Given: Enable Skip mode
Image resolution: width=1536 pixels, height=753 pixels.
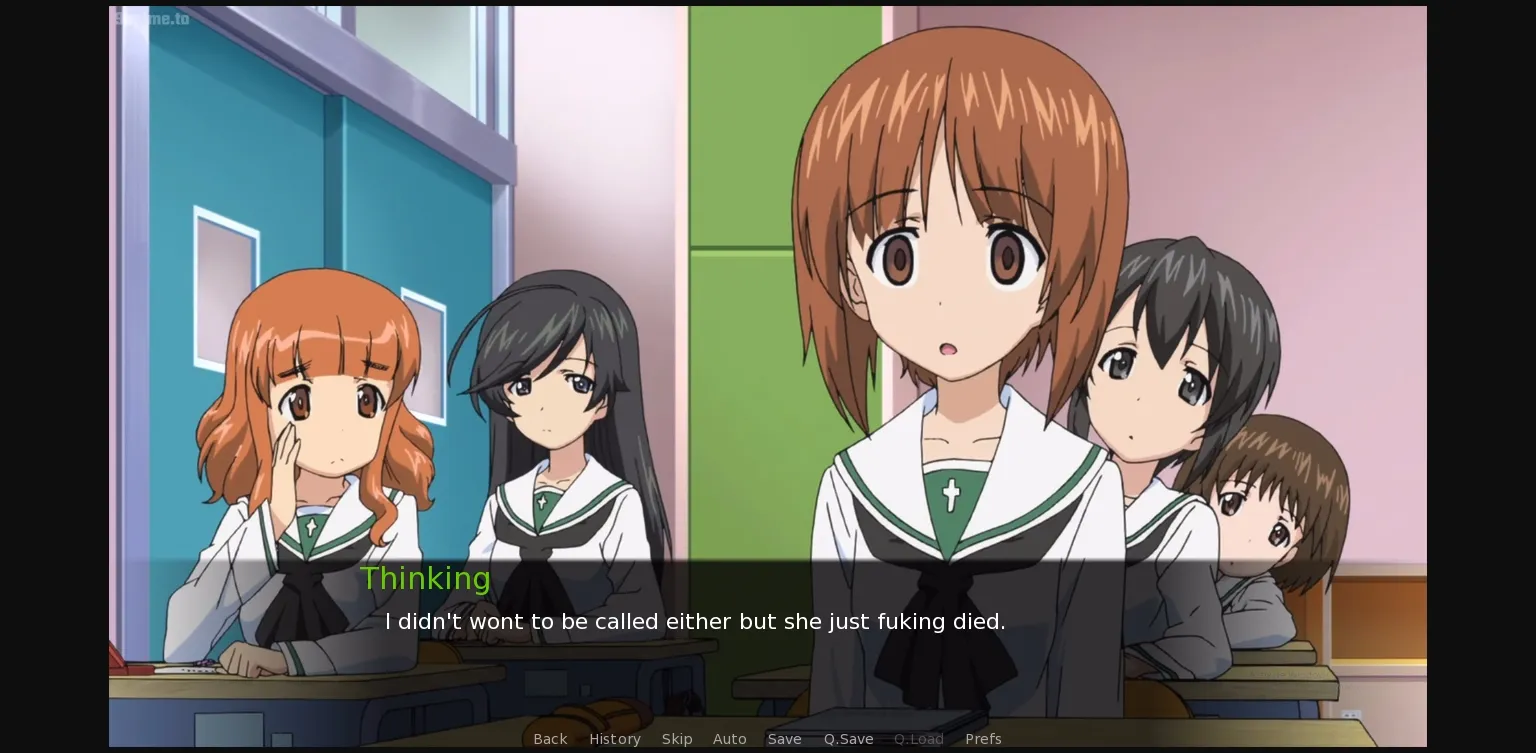Looking at the screenshot, I should 677,739.
